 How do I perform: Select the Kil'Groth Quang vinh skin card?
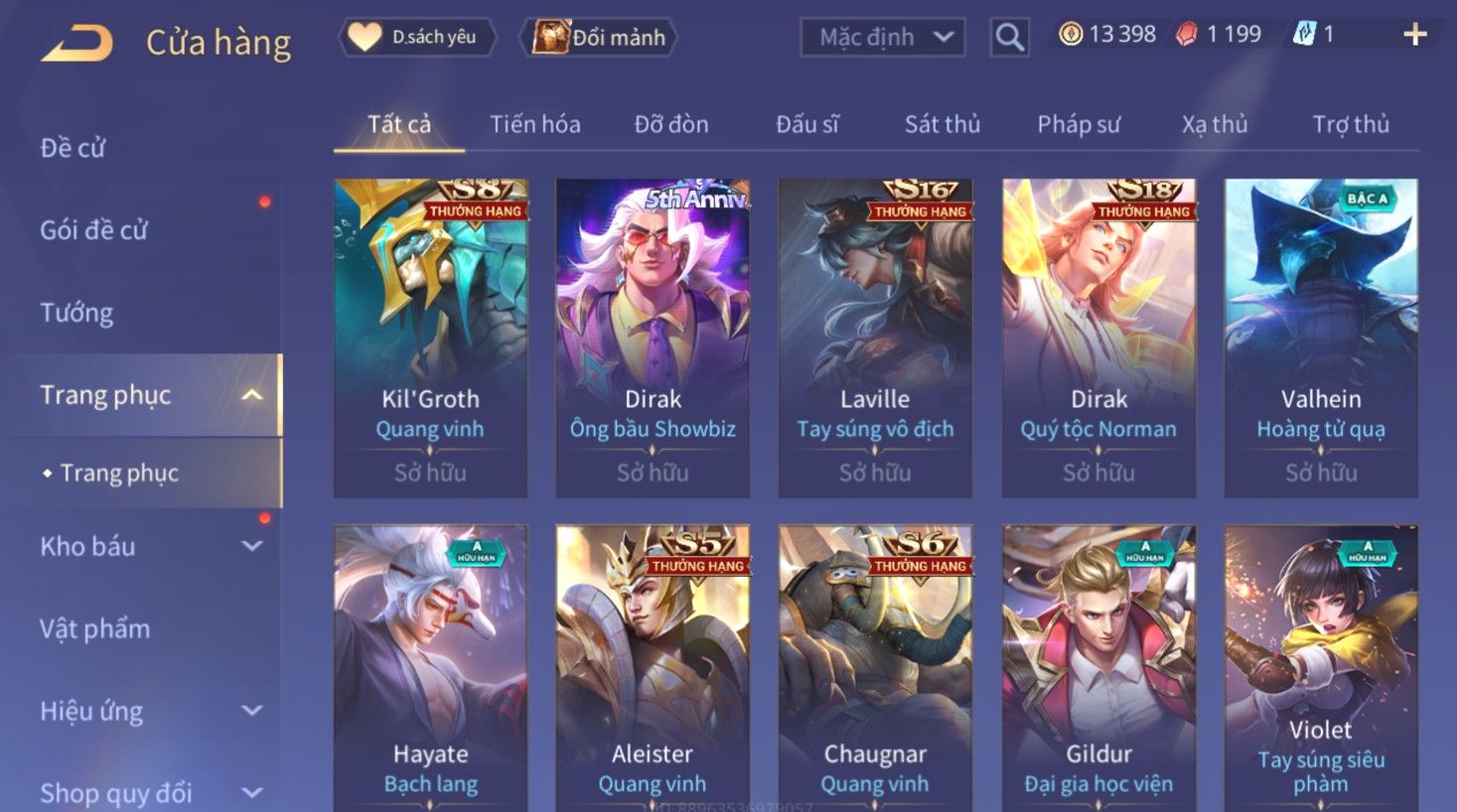point(430,338)
